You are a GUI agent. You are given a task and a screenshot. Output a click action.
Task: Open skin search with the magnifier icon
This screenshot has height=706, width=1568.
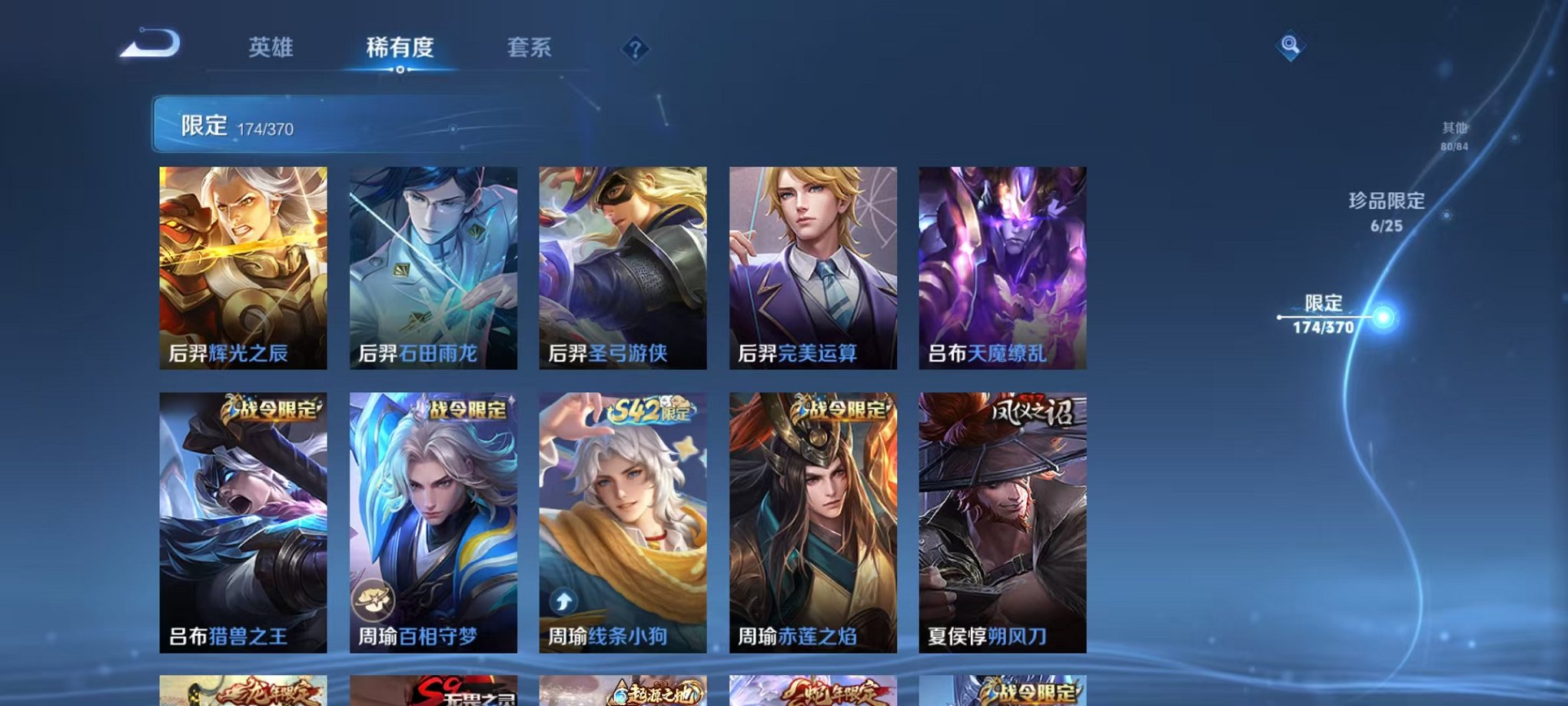pyautogui.click(x=1291, y=48)
